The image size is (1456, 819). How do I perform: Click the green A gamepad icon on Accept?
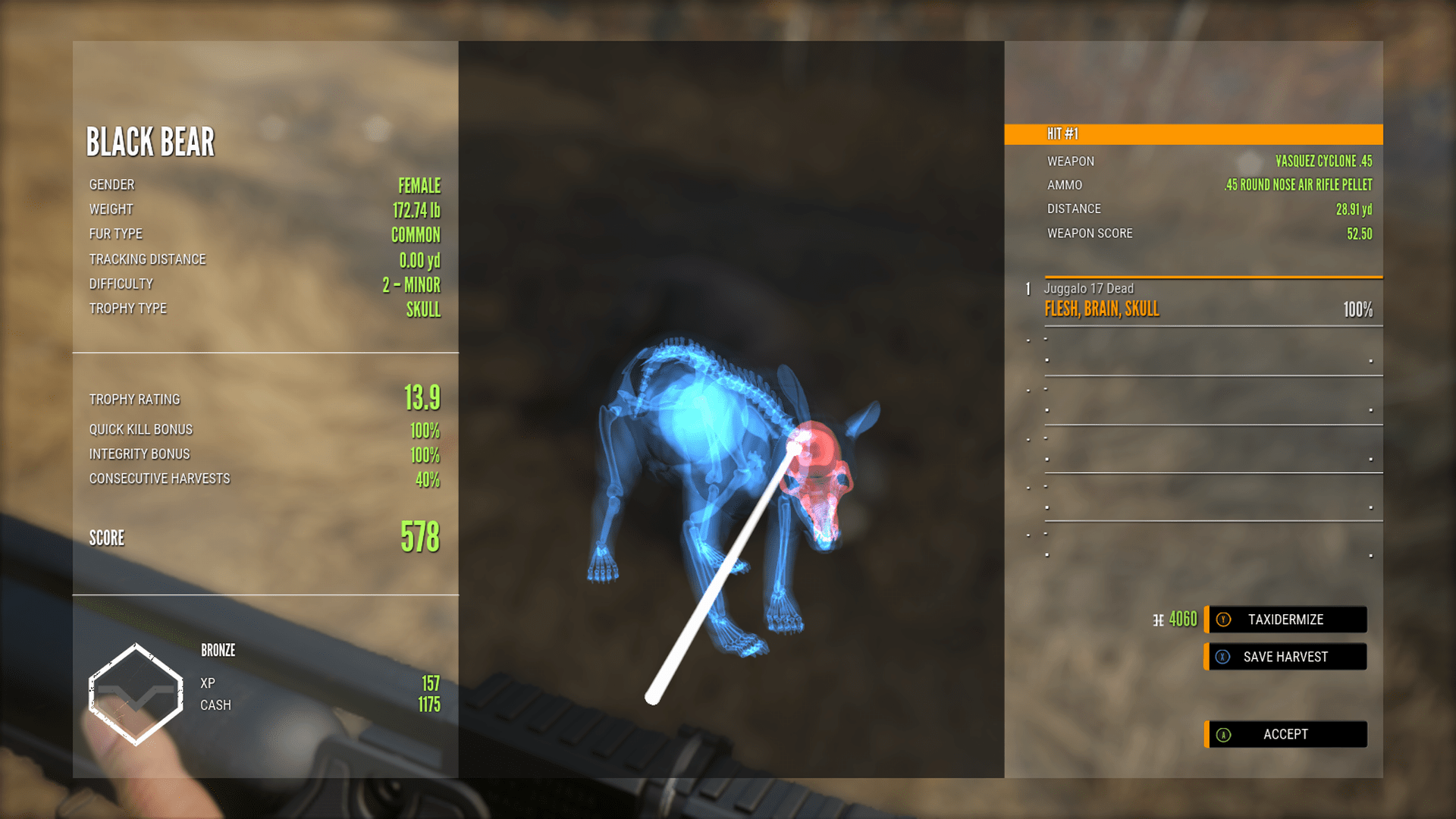coord(1223,734)
